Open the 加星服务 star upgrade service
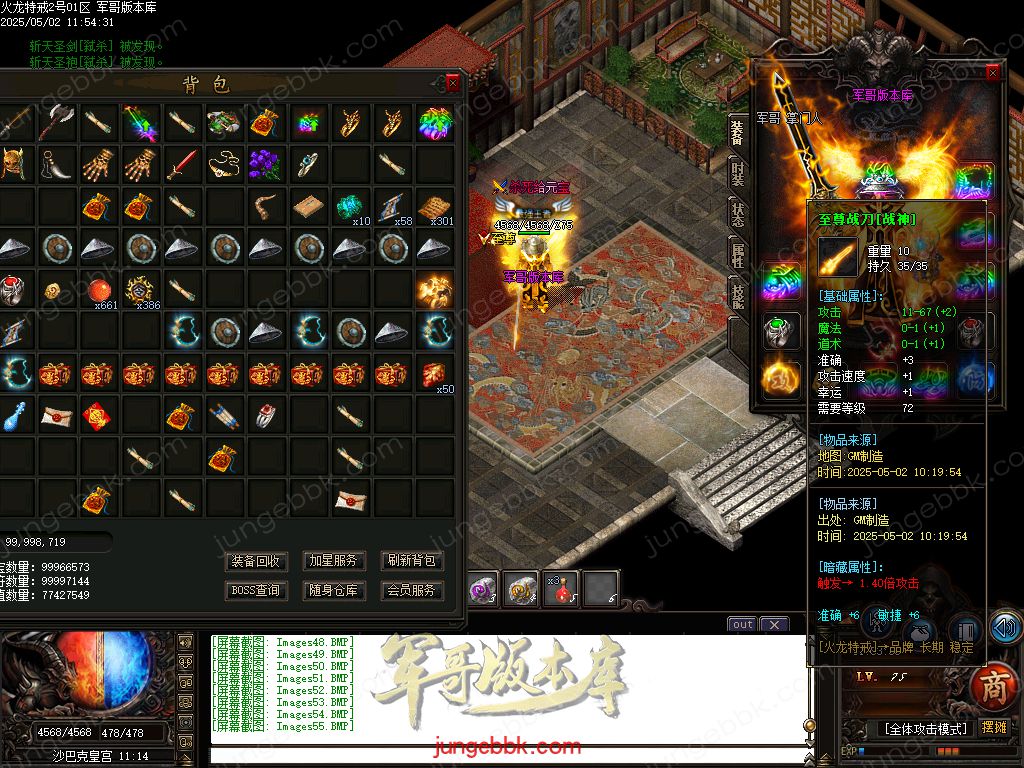1024x768 pixels. tap(333, 561)
